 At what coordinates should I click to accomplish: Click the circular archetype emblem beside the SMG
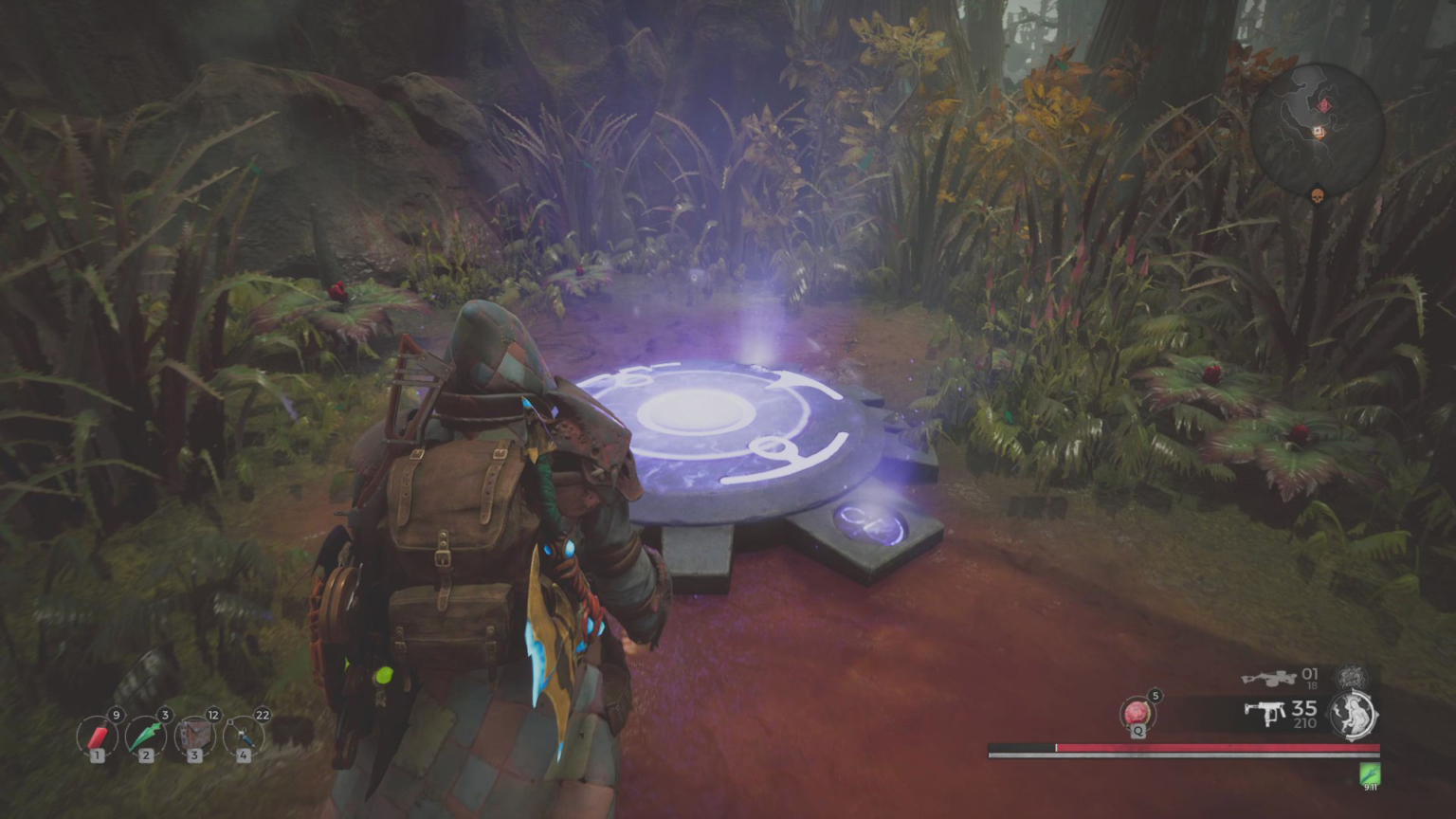(1354, 713)
